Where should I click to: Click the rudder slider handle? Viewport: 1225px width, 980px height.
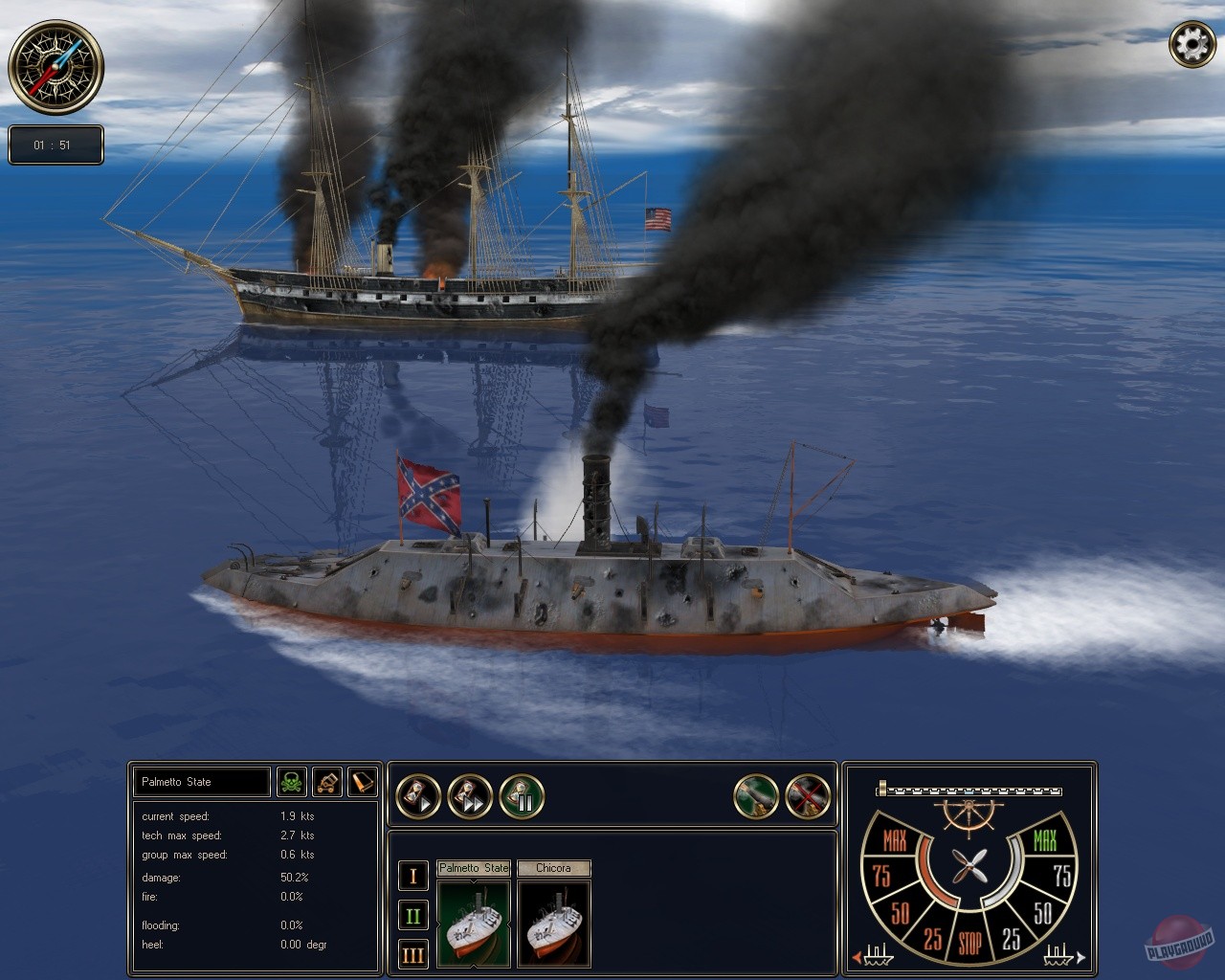[882, 789]
